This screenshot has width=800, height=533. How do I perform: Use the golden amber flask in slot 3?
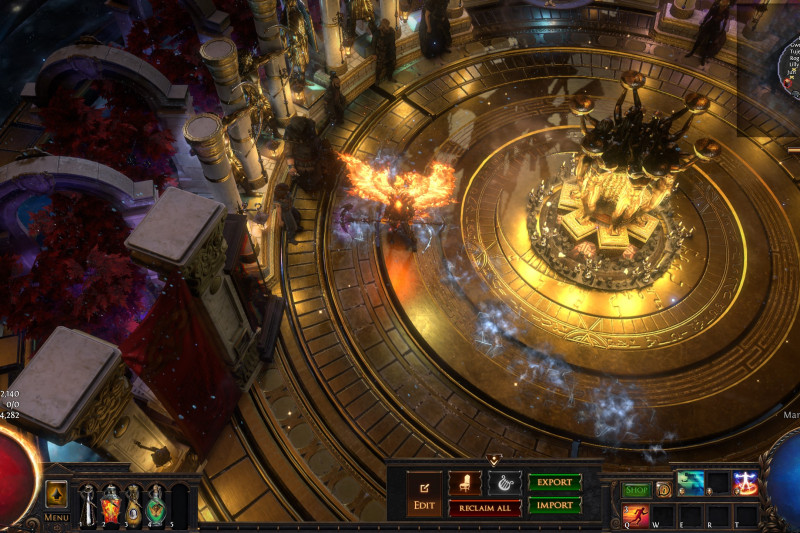(133, 504)
